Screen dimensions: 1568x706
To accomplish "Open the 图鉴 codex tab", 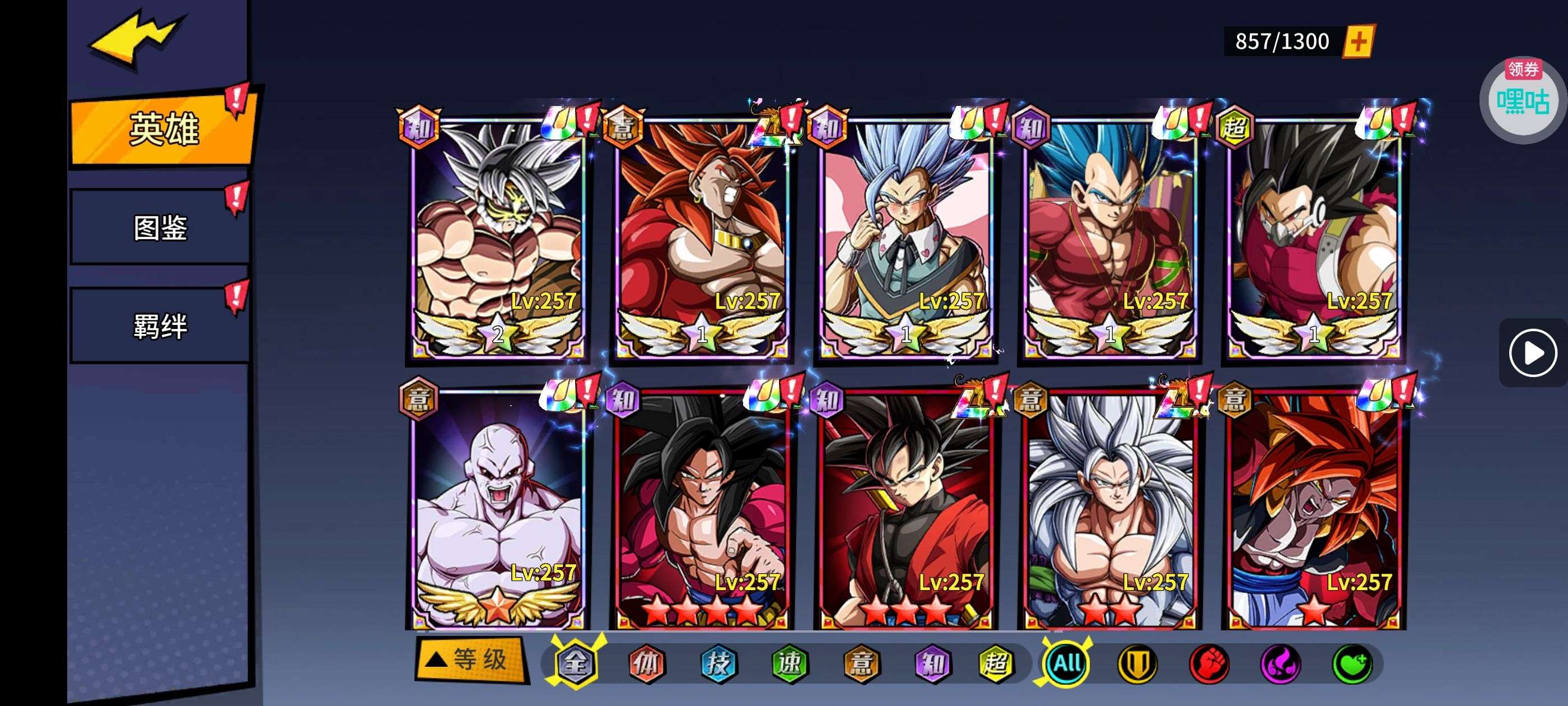I will [160, 228].
